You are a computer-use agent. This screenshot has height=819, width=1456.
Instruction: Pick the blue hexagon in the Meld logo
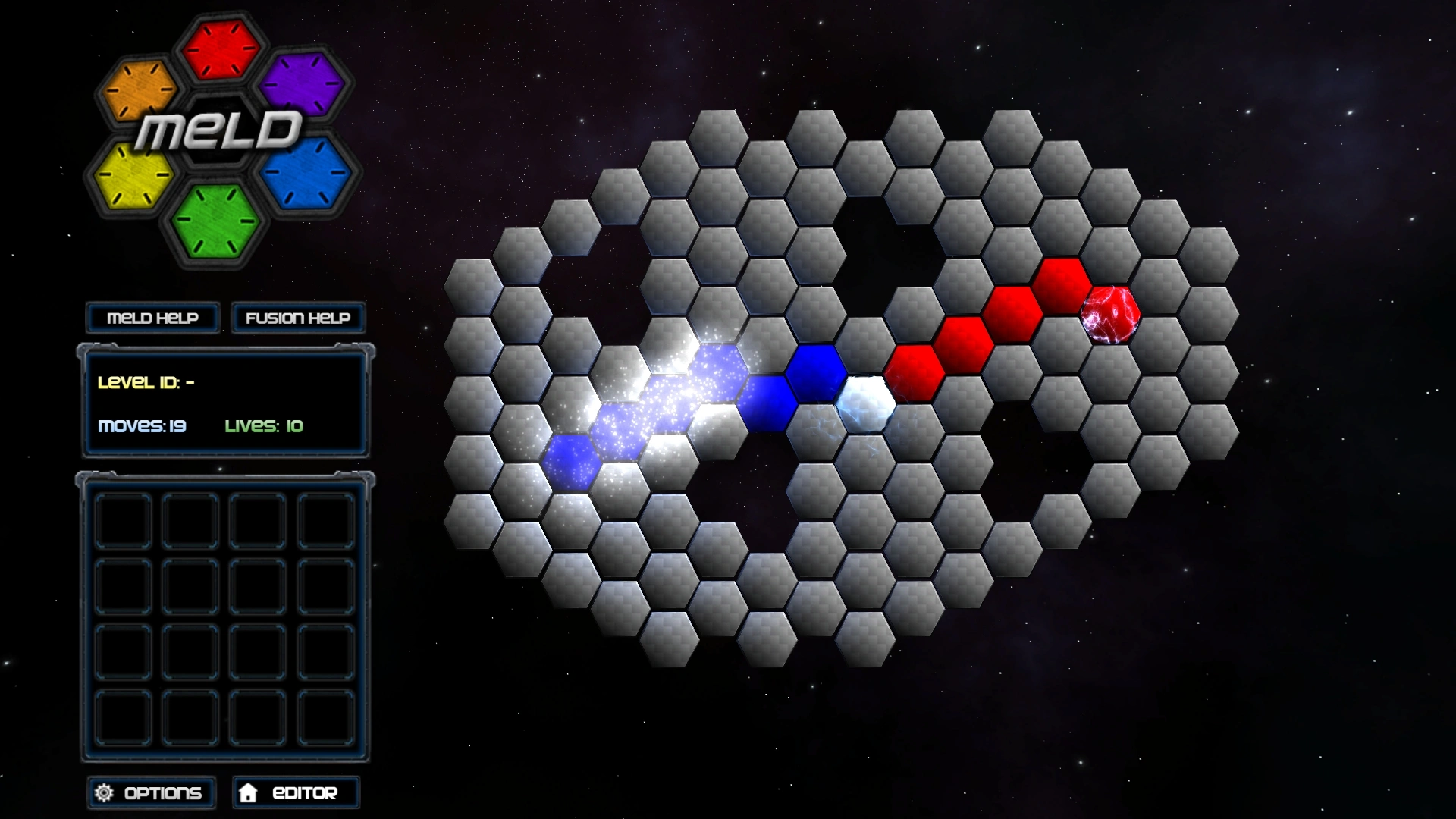(x=306, y=173)
